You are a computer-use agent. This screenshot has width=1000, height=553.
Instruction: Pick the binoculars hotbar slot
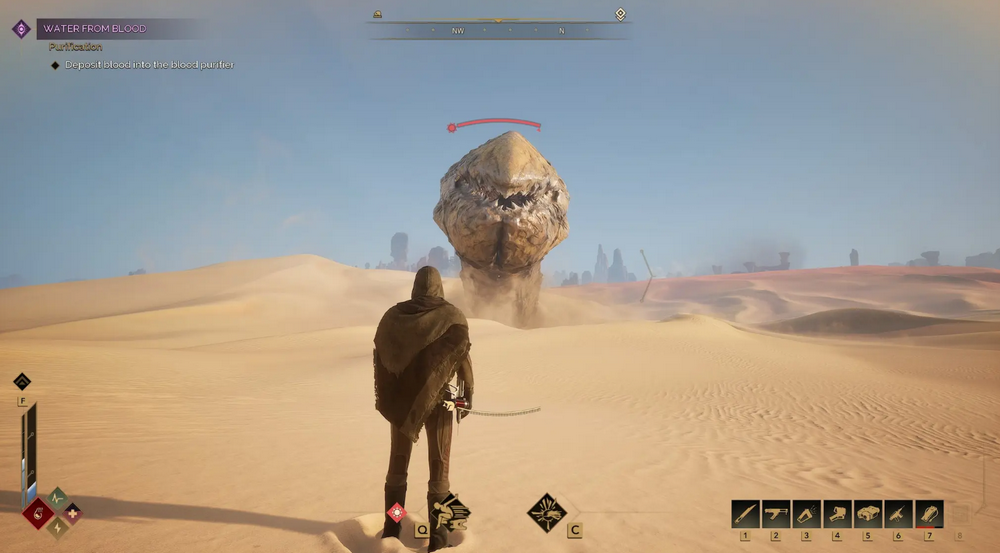tap(868, 514)
